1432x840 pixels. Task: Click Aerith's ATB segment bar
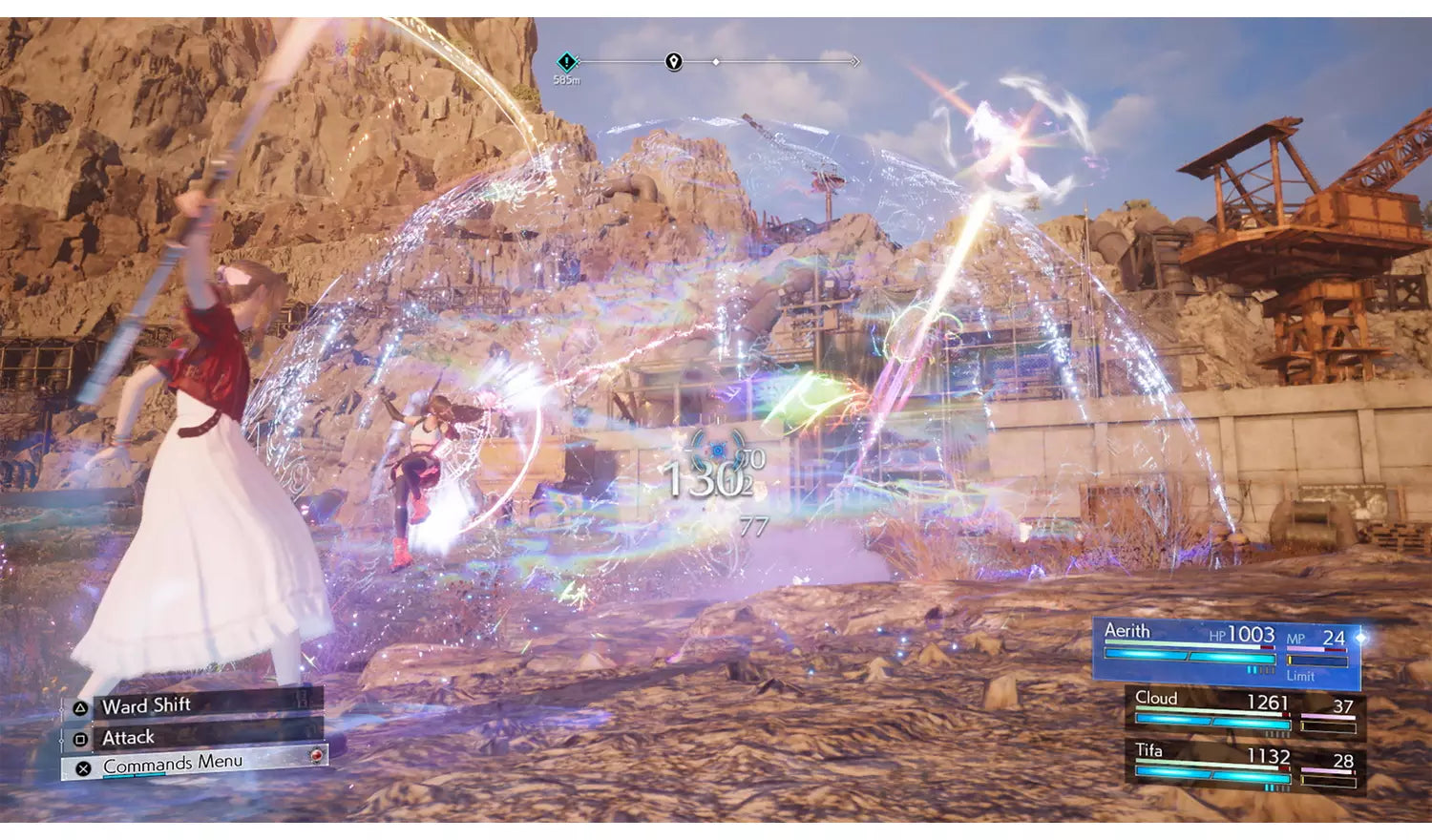(x=1190, y=656)
